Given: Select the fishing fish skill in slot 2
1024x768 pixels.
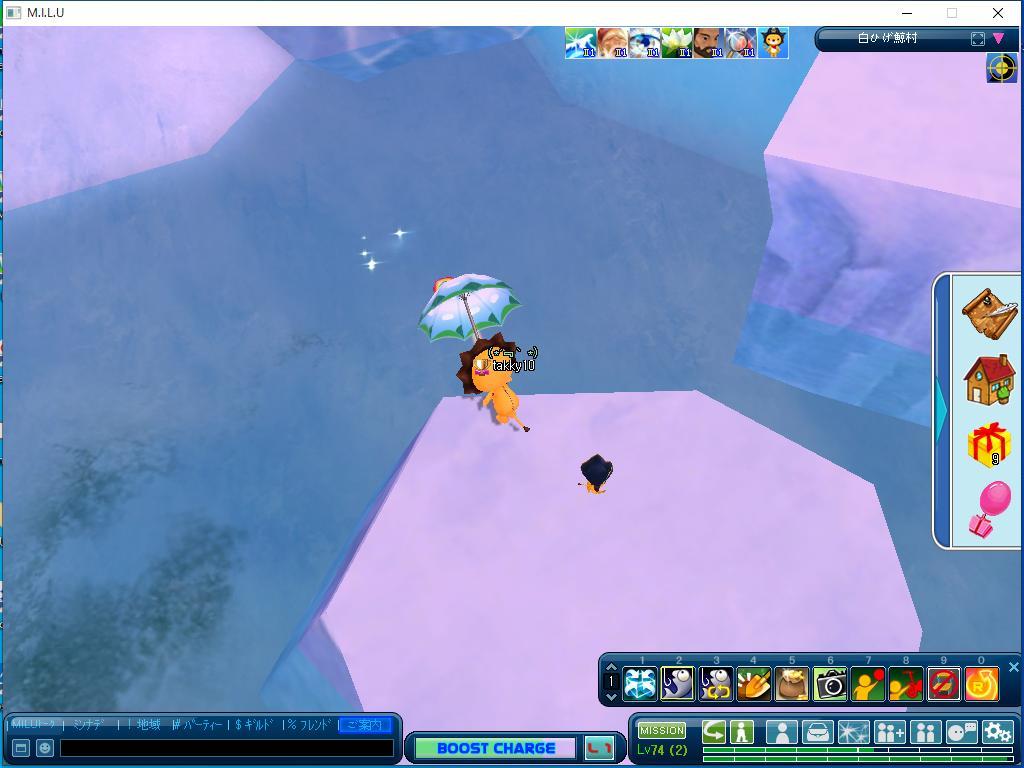Looking at the screenshot, I should 678,684.
